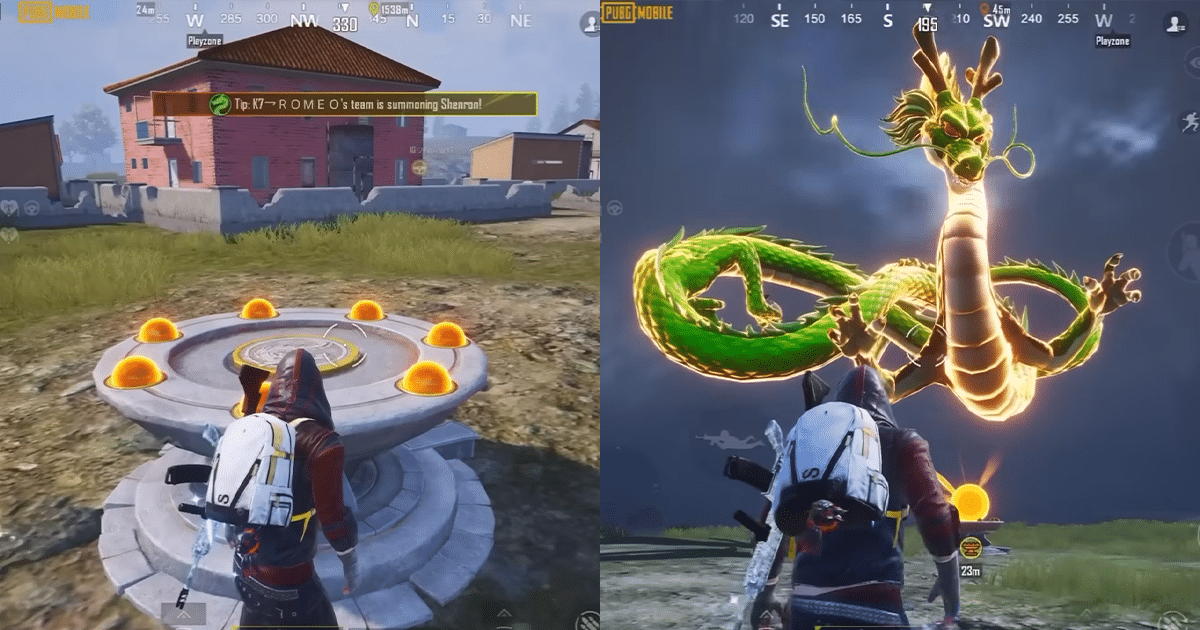This screenshot has height=630, width=1200.
Task: Tap the running figure sprint icon
Action: click(x=1189, y=122)
